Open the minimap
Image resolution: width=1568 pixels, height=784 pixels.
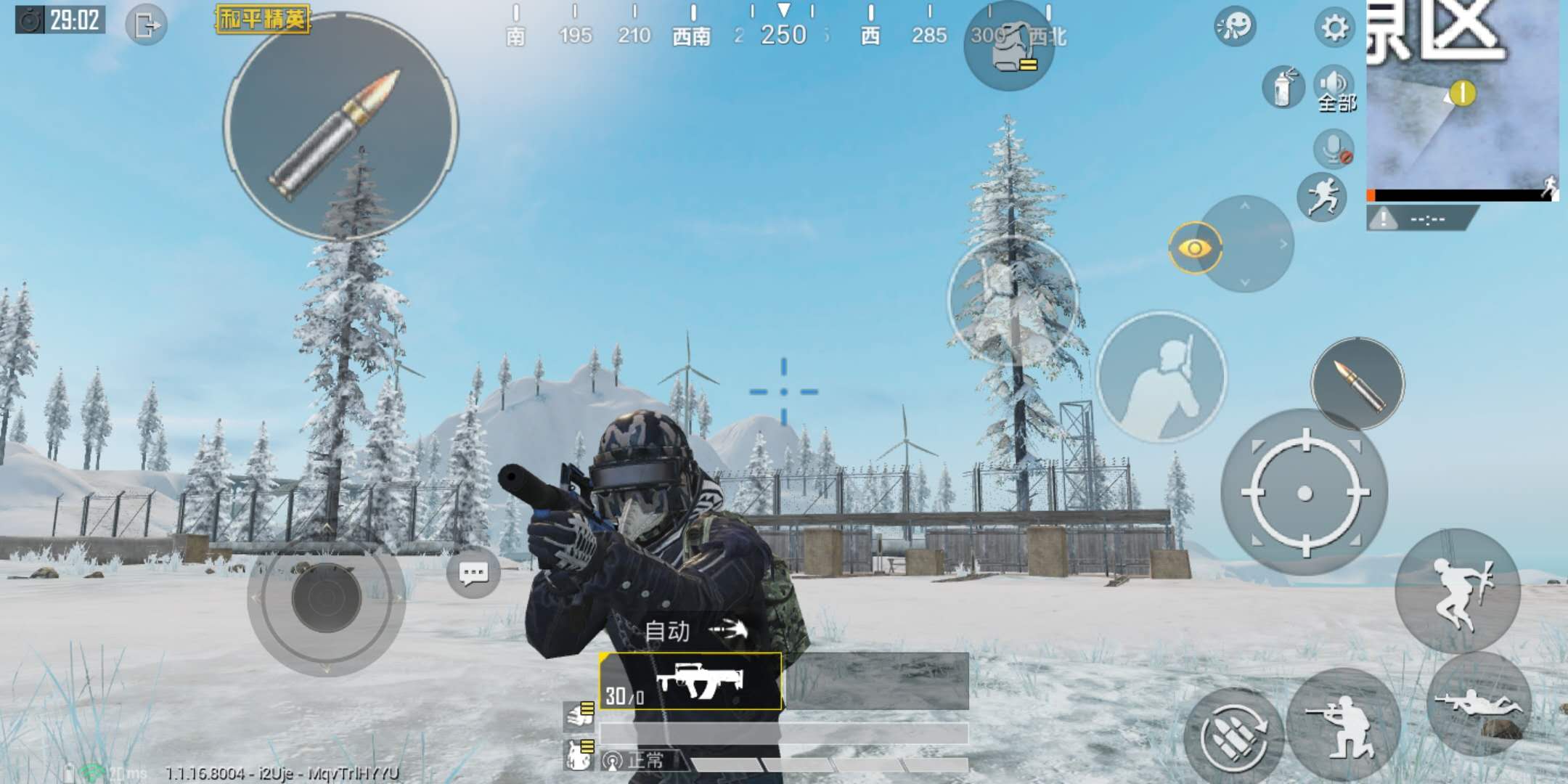(x=1462, y=98)
